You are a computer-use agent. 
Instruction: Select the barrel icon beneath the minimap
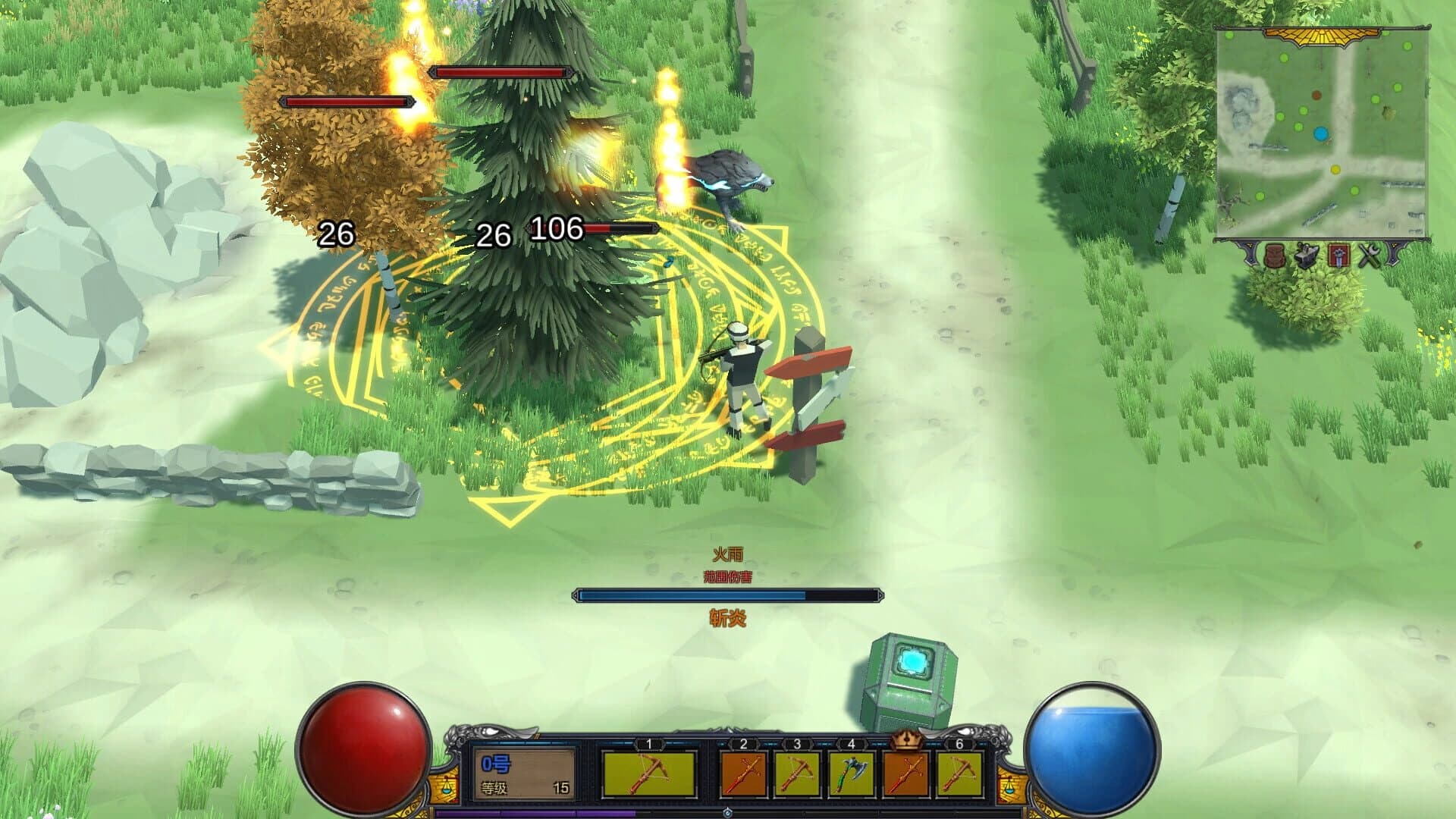point(1275,256)
